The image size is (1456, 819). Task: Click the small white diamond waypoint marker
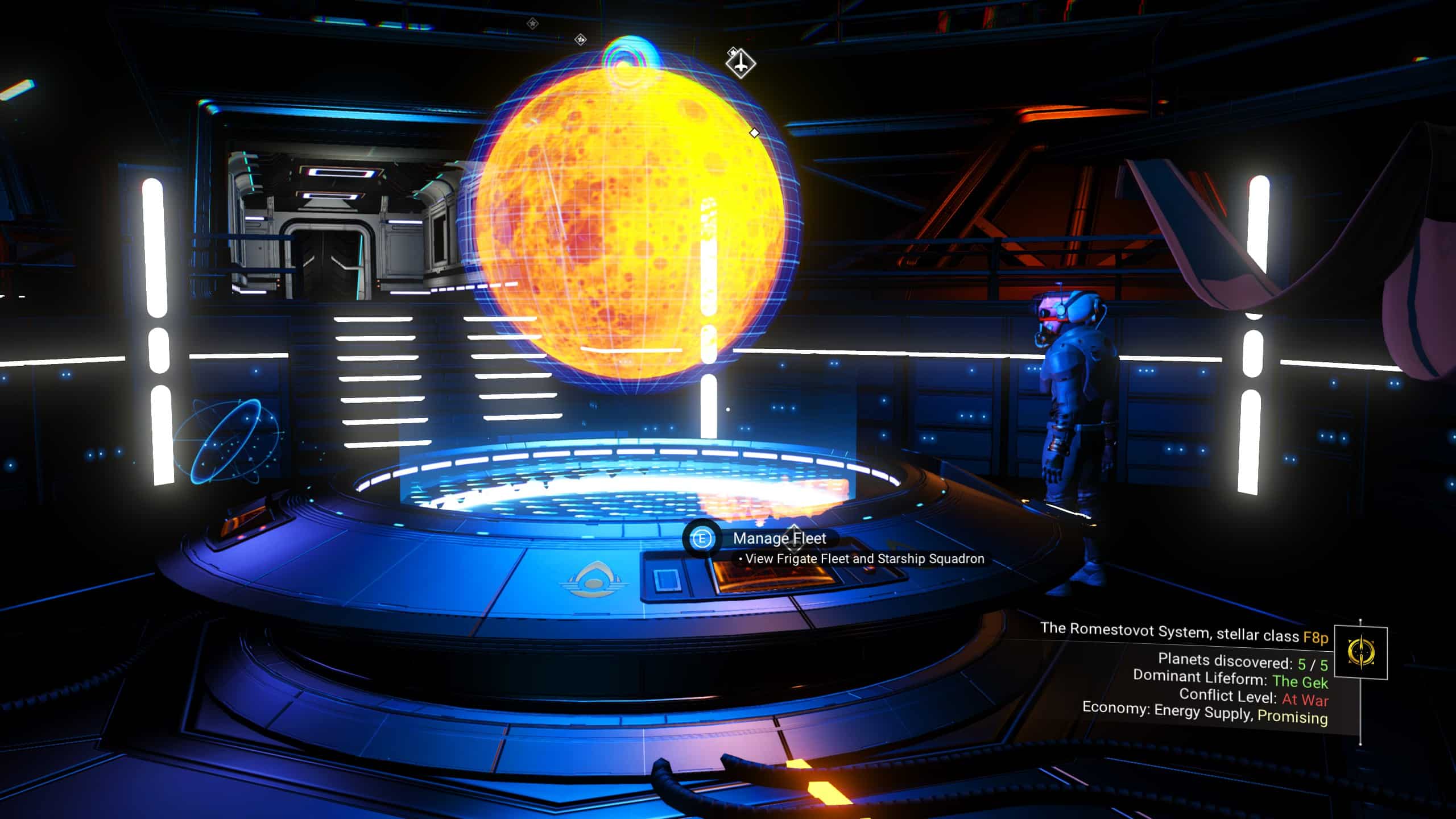[755, 132]
